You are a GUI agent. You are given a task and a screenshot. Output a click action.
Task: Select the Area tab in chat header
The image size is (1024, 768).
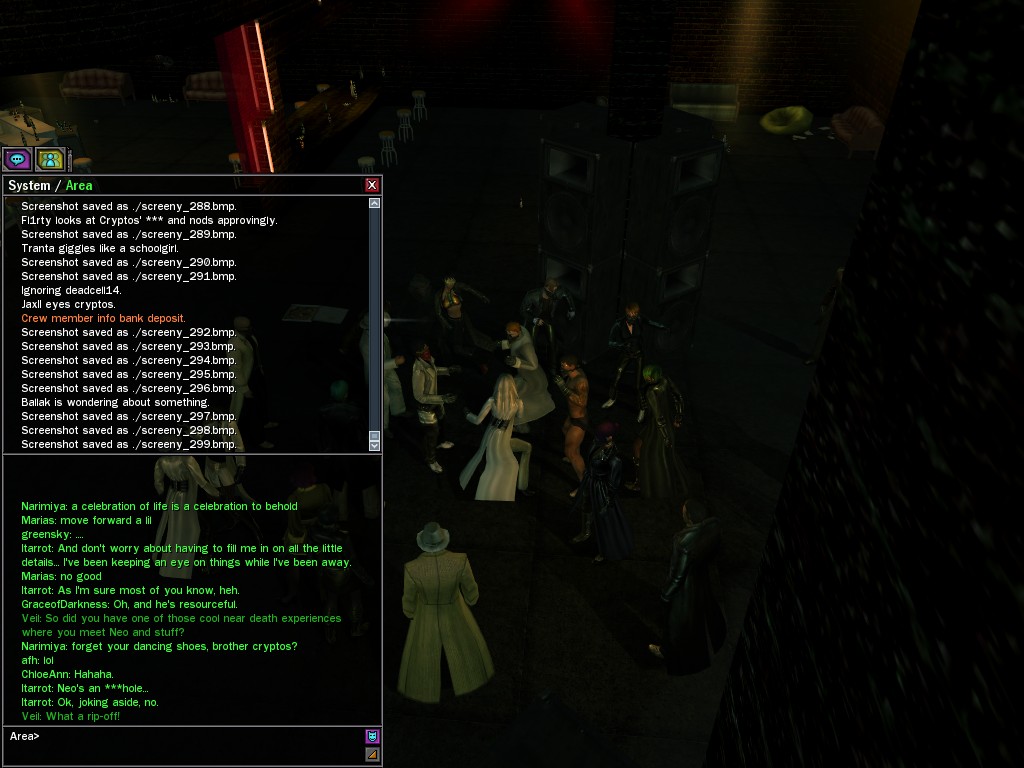tap(79, 185)
